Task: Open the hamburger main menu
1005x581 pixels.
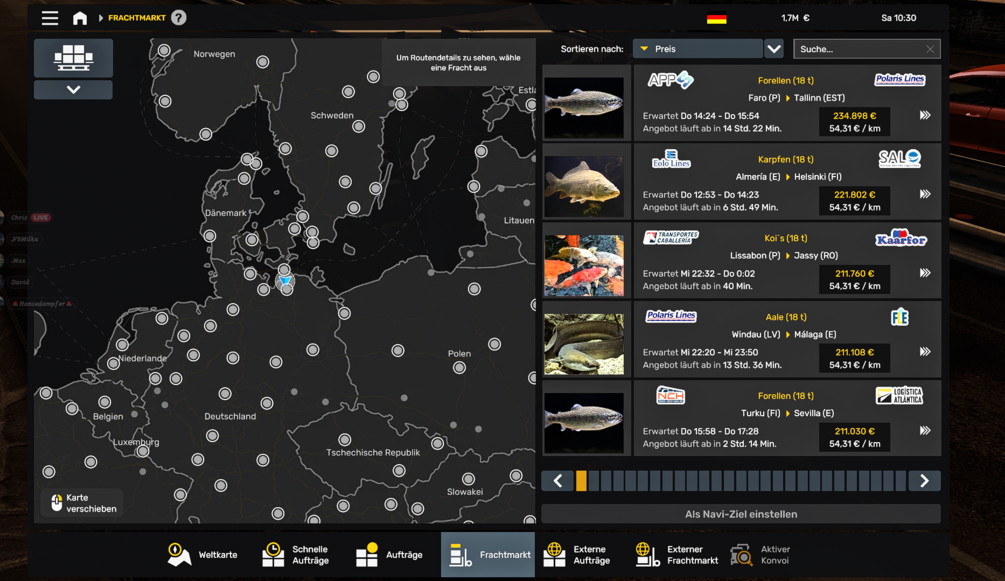Action: point(49,18)
